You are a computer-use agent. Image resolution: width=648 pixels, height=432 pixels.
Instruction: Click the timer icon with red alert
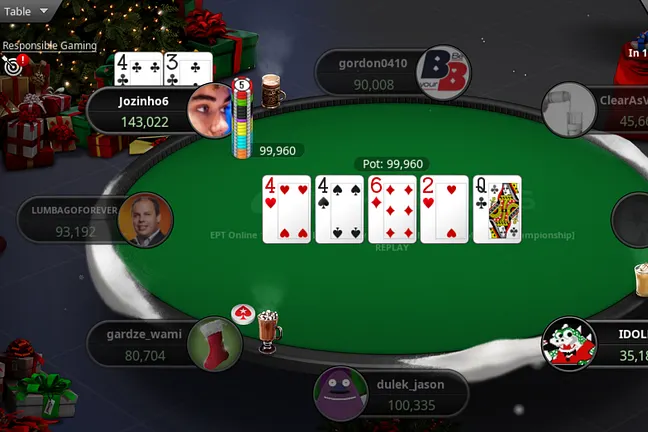[x=13, y=66]
